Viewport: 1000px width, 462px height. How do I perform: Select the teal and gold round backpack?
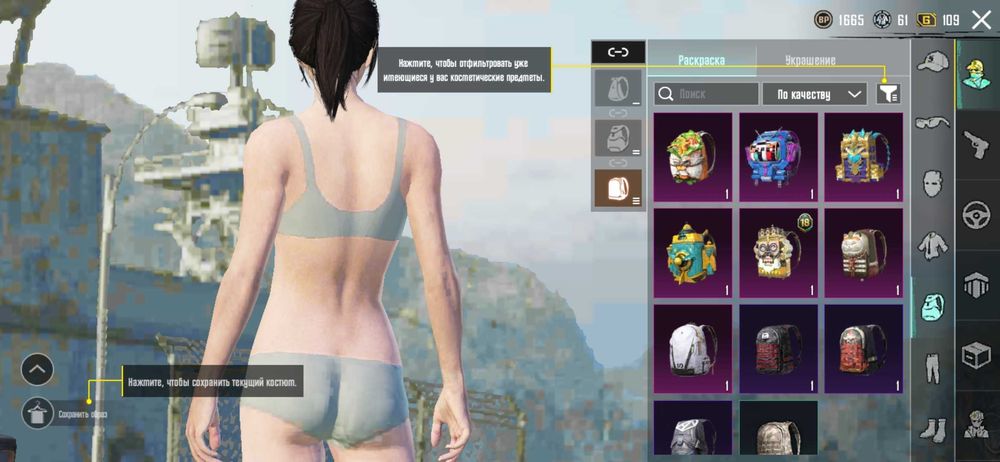[x=692, y=253]
